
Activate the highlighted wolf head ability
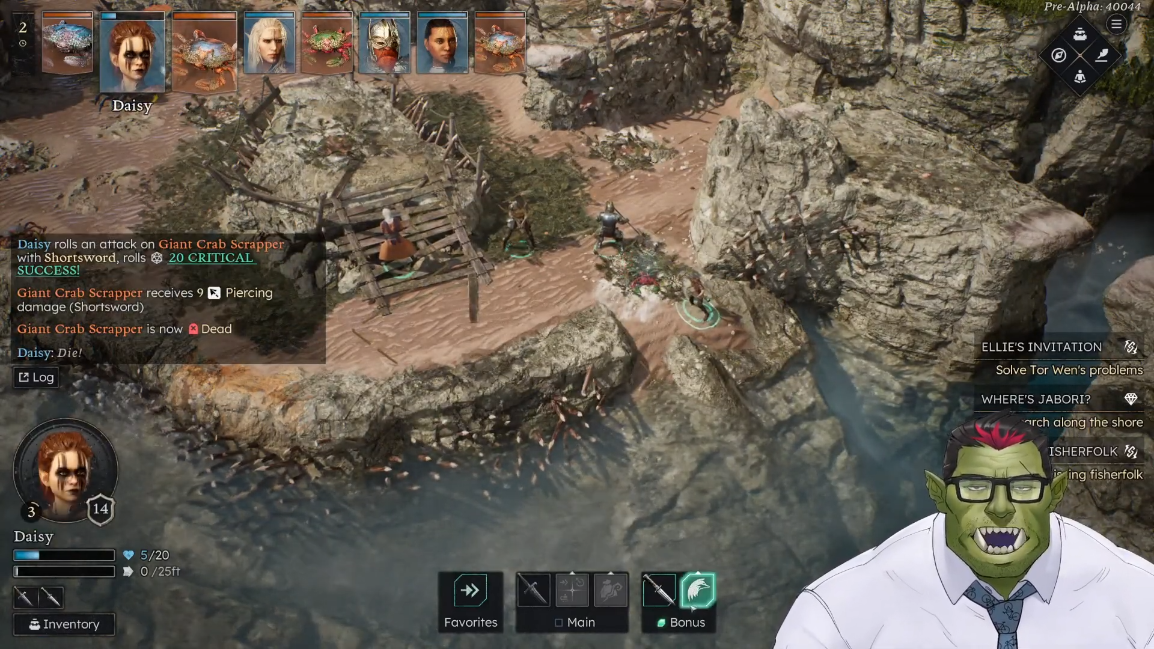pyautogui.click(x=698, y=590)
